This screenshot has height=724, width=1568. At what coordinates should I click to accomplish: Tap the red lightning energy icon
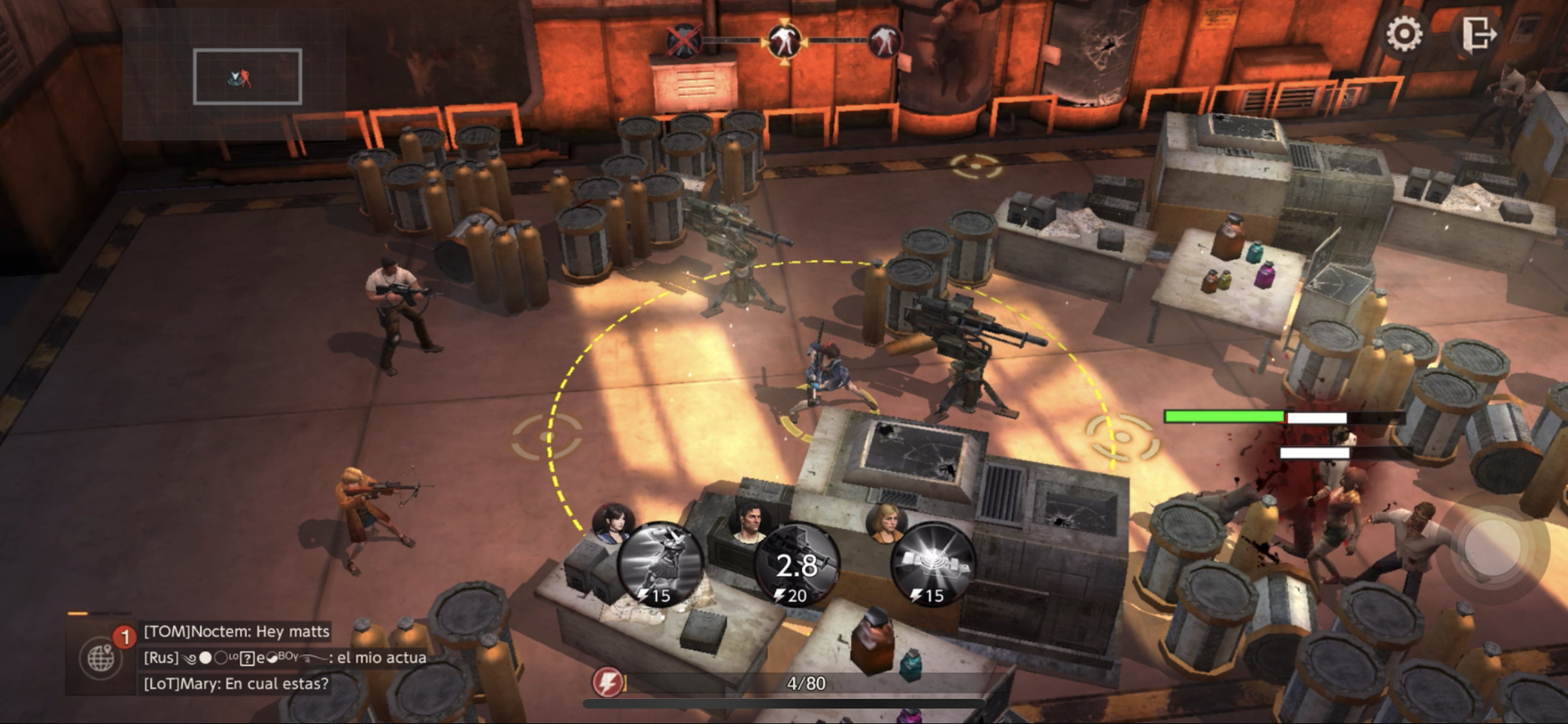point(608,682)
